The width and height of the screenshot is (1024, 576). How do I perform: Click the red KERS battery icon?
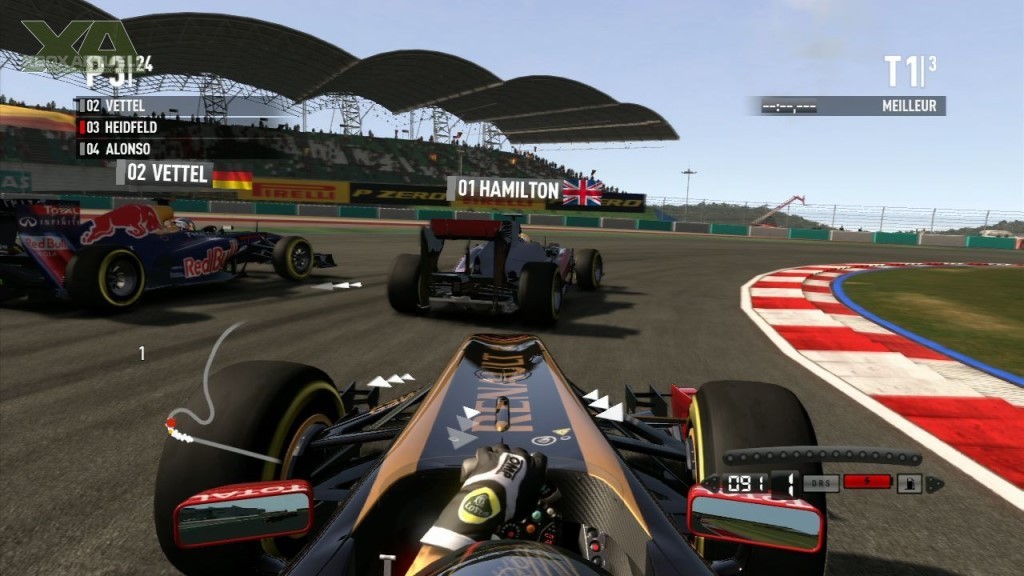866,482
